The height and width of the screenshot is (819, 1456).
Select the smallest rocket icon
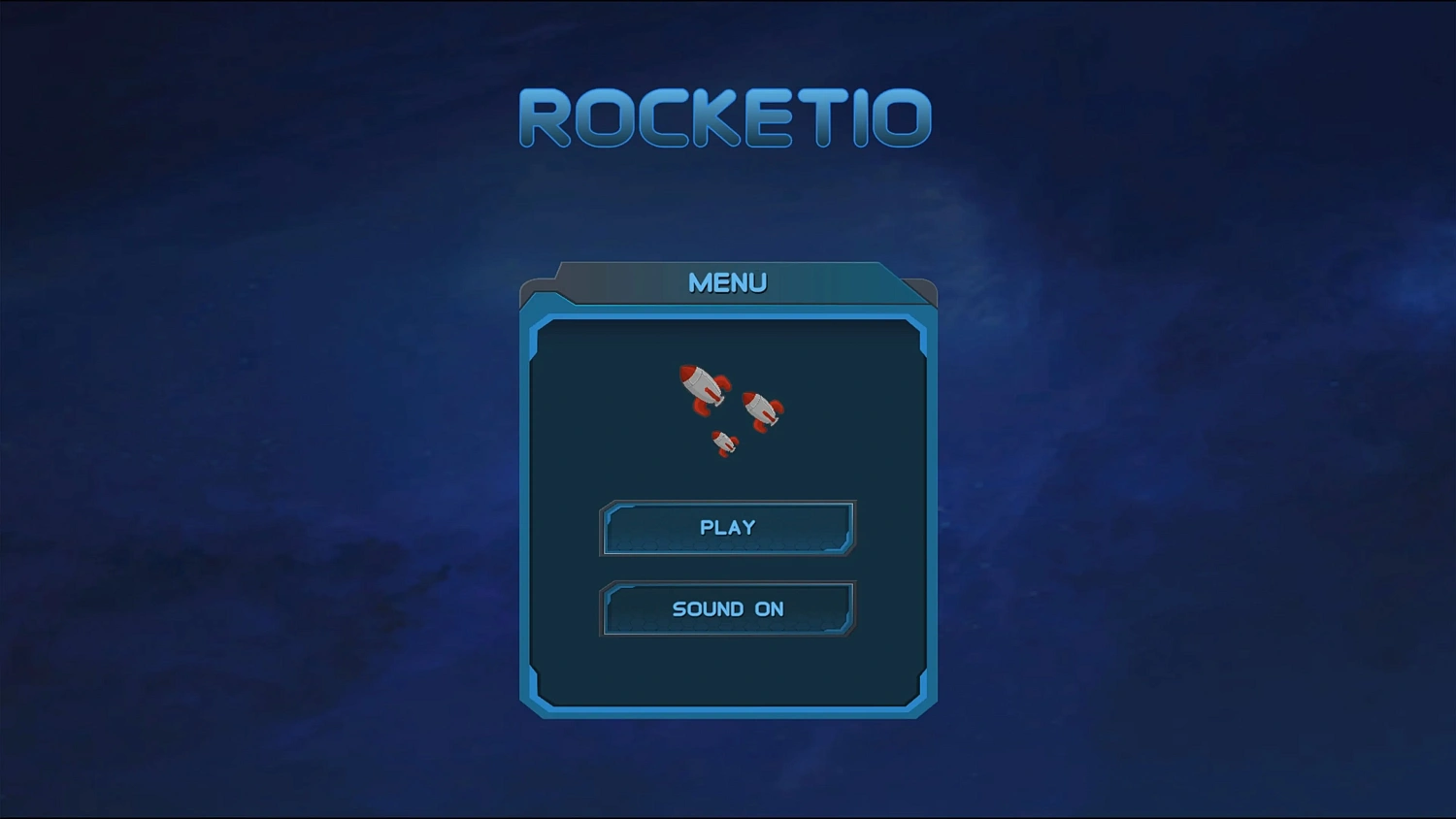(x=723, y=443)
